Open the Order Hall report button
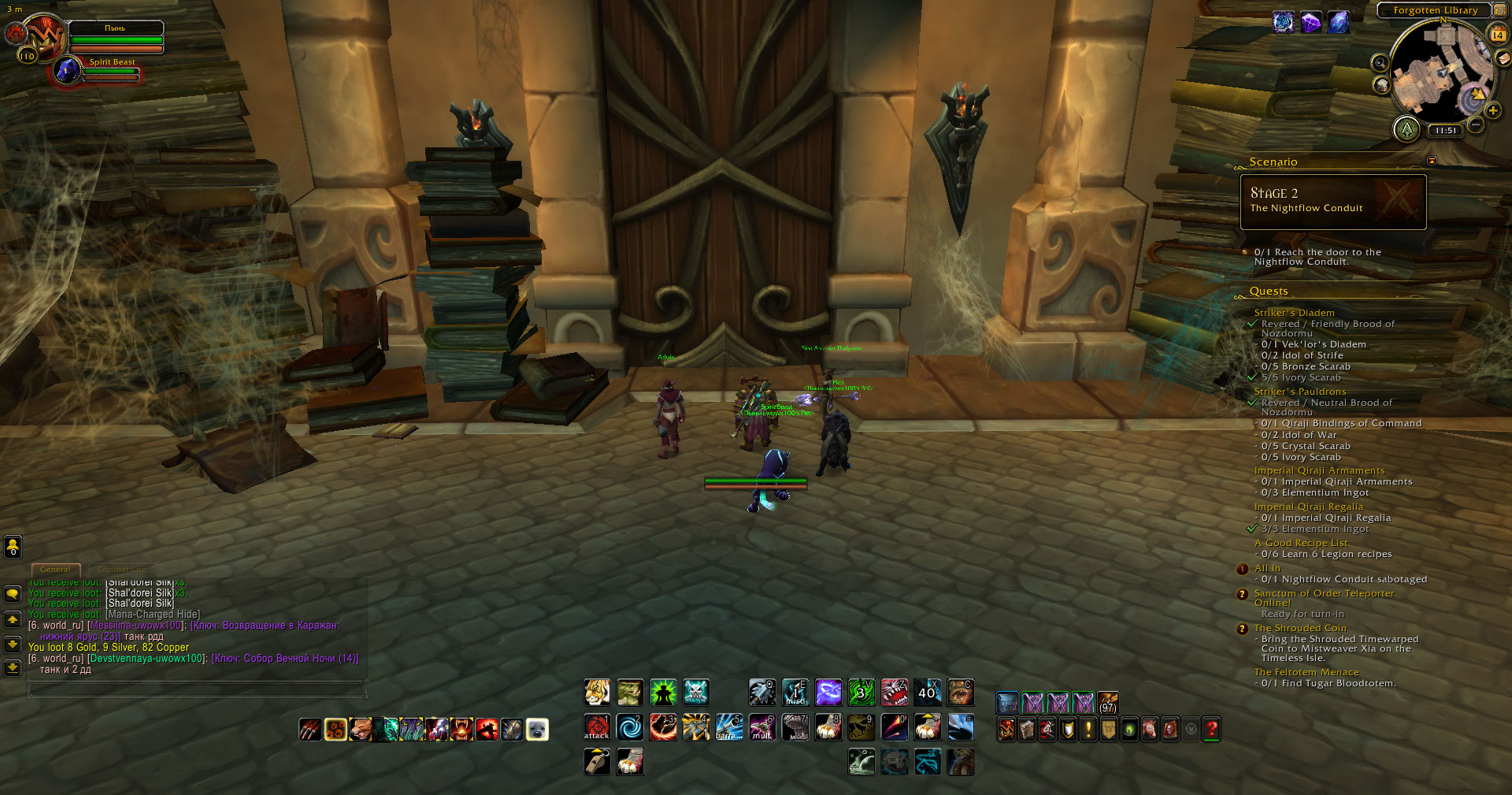 [1406, 128]
